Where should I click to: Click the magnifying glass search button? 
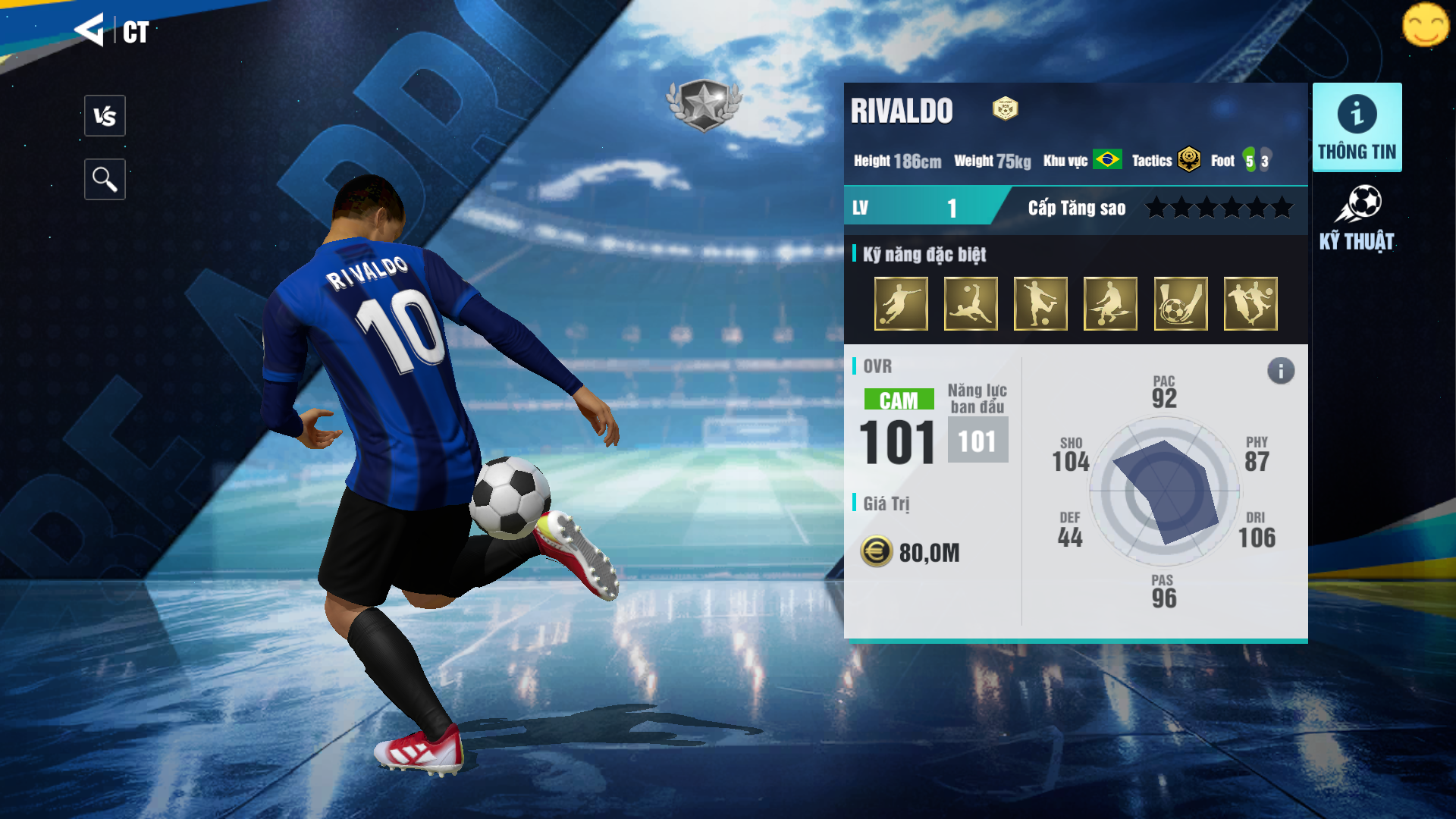pos(105,180)
